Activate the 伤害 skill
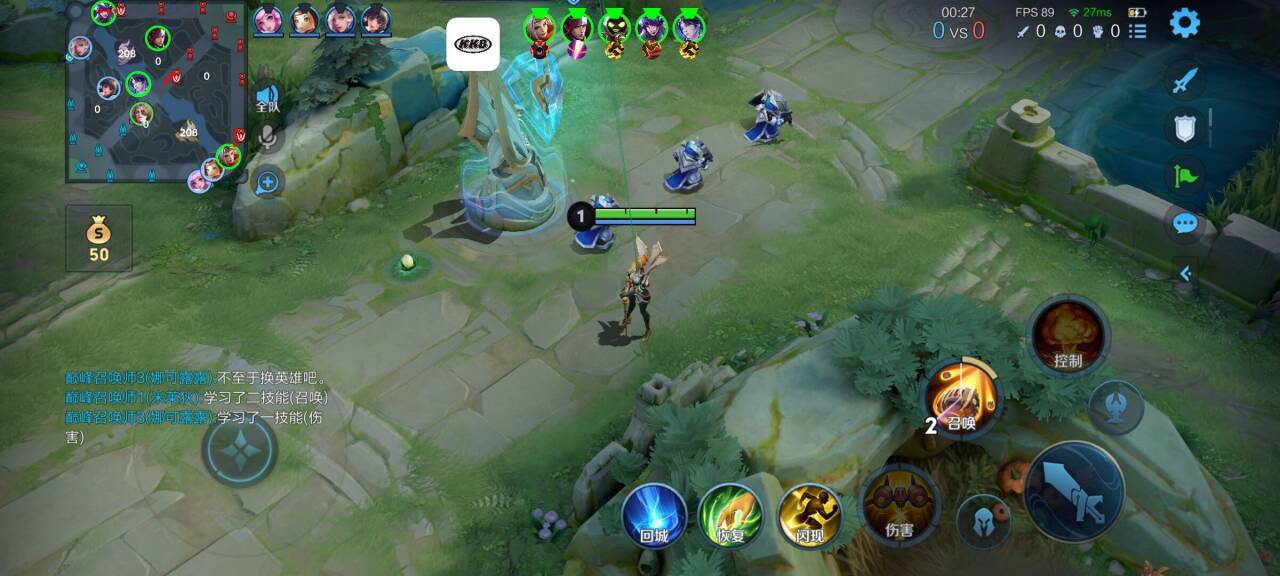This screenshot has width=1280, height=576. (x=900, y=505)
